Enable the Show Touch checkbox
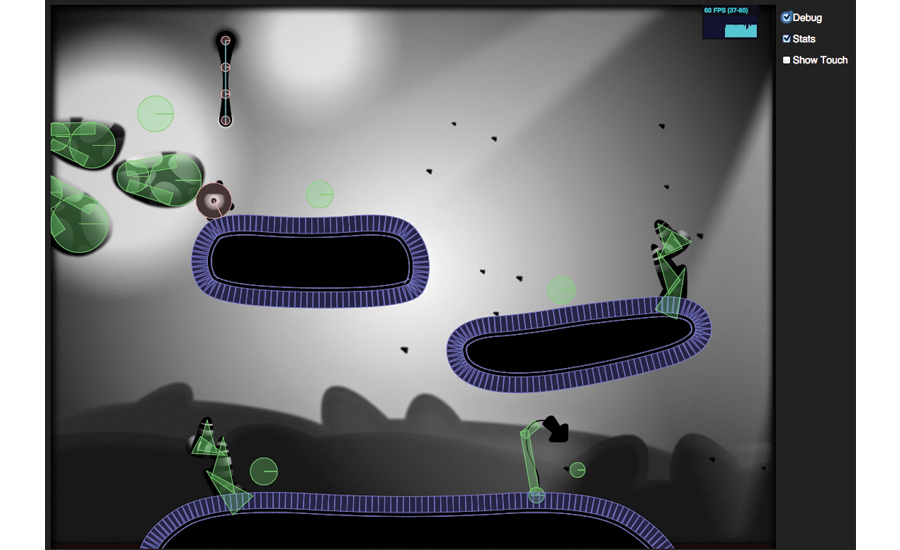The width and height of the screenshot is (900, 550). [787, 60]
